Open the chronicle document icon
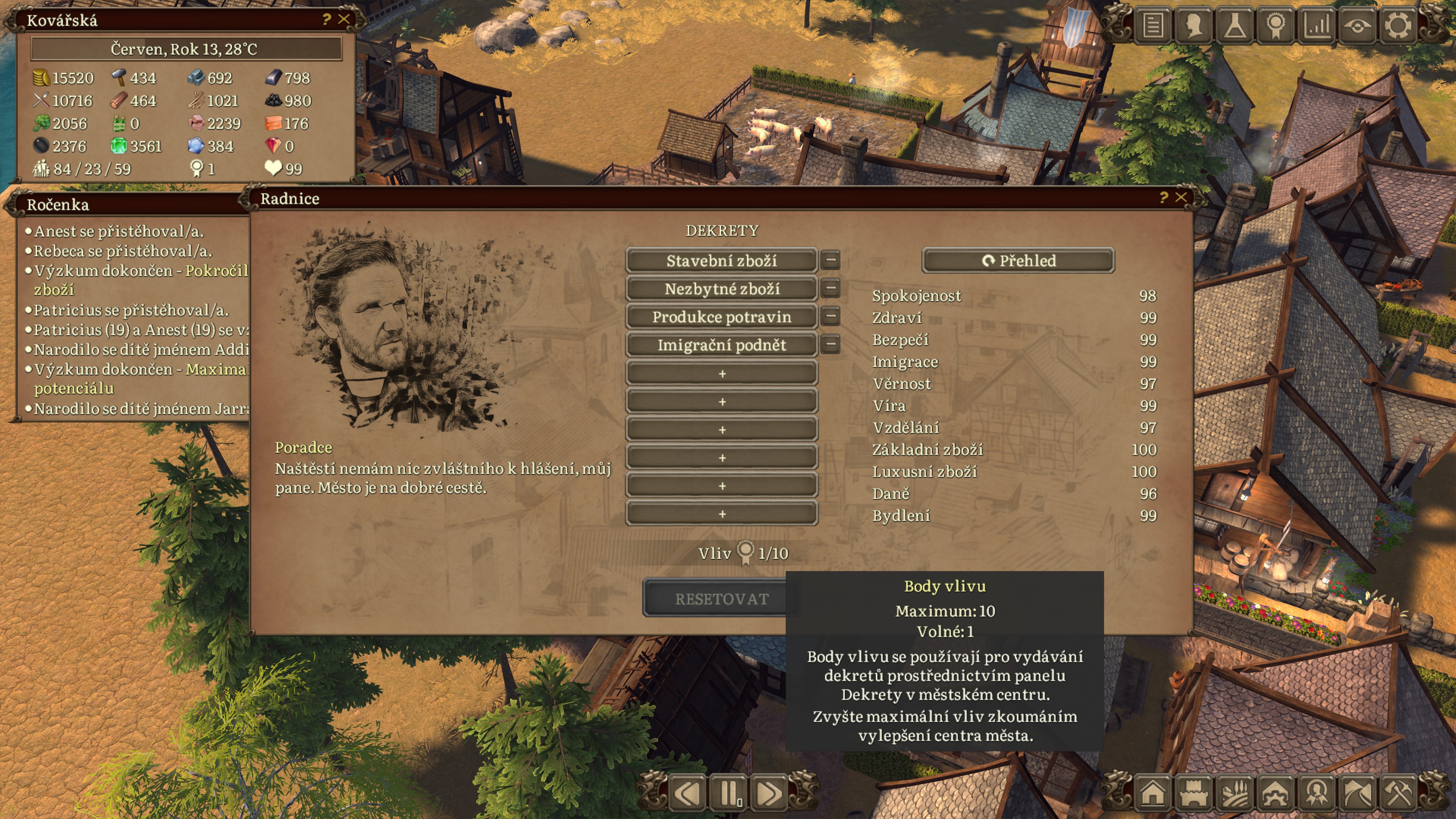The width and height of the screenshot is (1456, 819). (x=1153, y=25)
